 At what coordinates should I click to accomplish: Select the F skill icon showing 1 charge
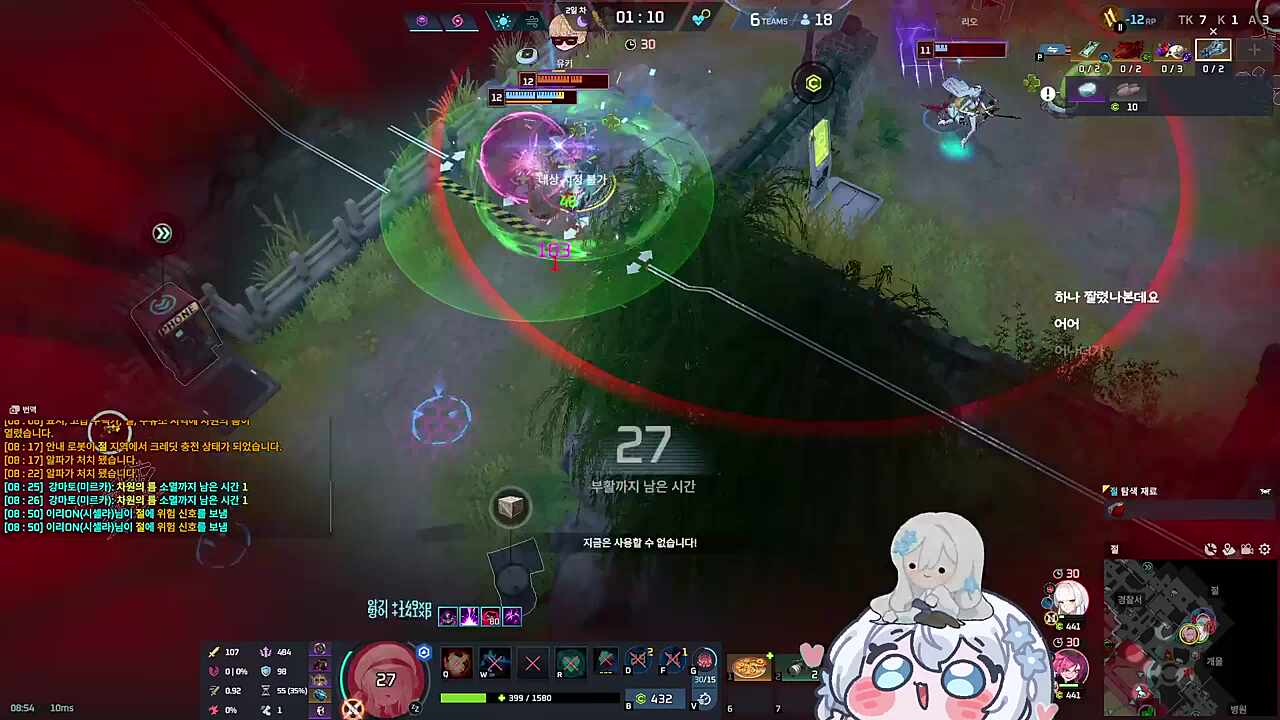coord(672,660)
